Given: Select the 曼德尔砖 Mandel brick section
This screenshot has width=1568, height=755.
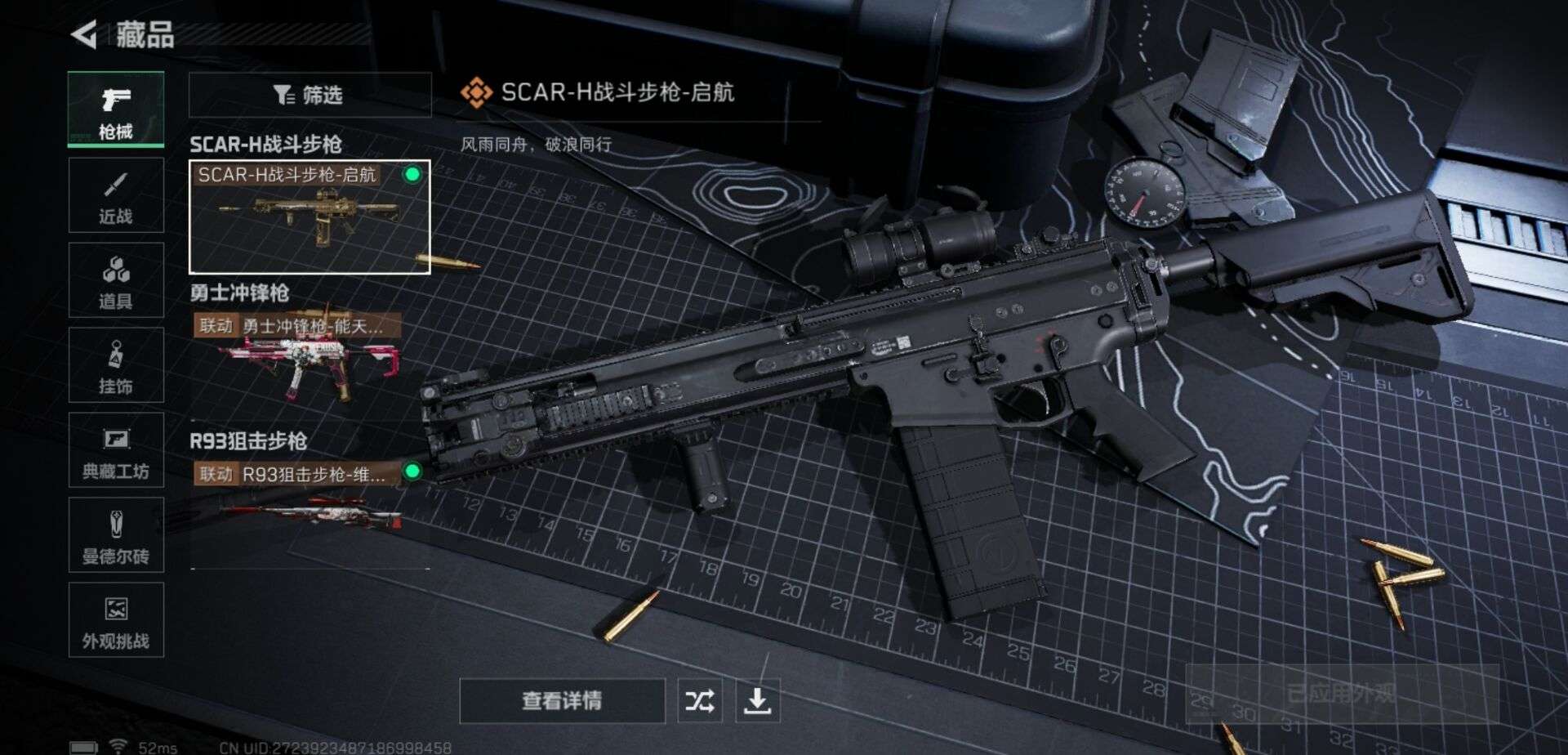Looking at the screenshot, I should [116, 538].
